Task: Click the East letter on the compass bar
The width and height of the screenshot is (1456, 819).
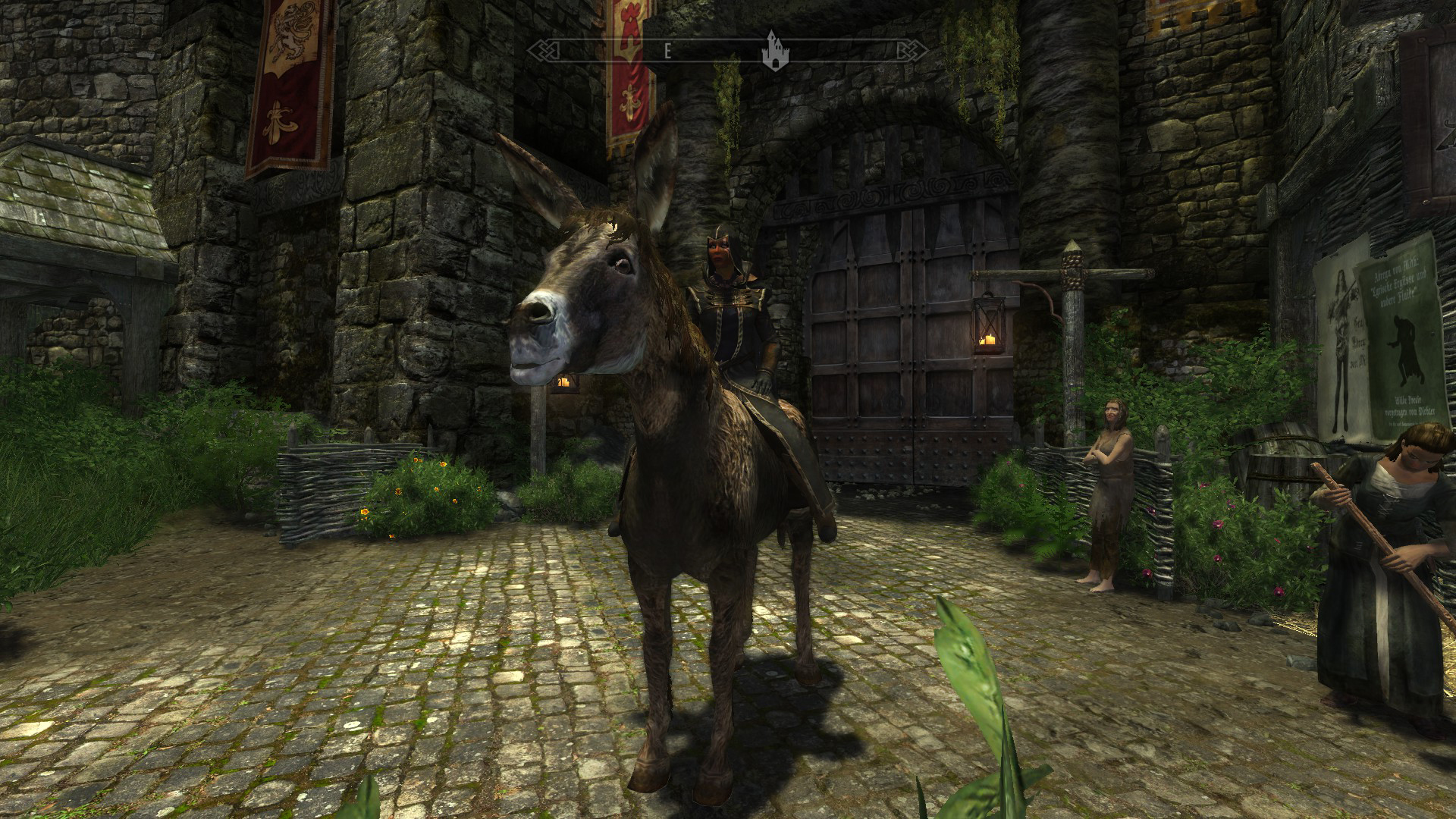Action: (x=667, y=51)
